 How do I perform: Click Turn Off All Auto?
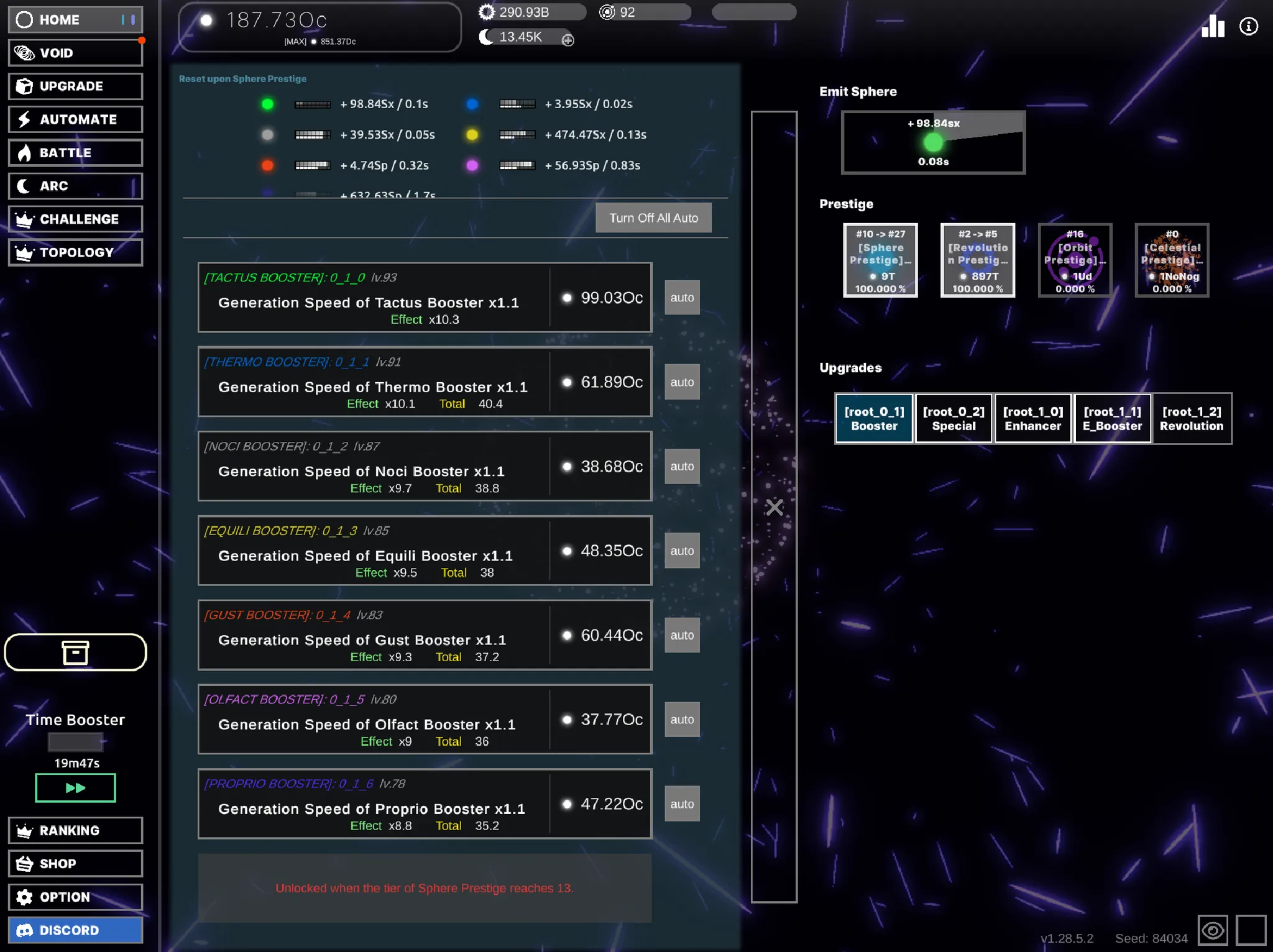tap(653, 217)
